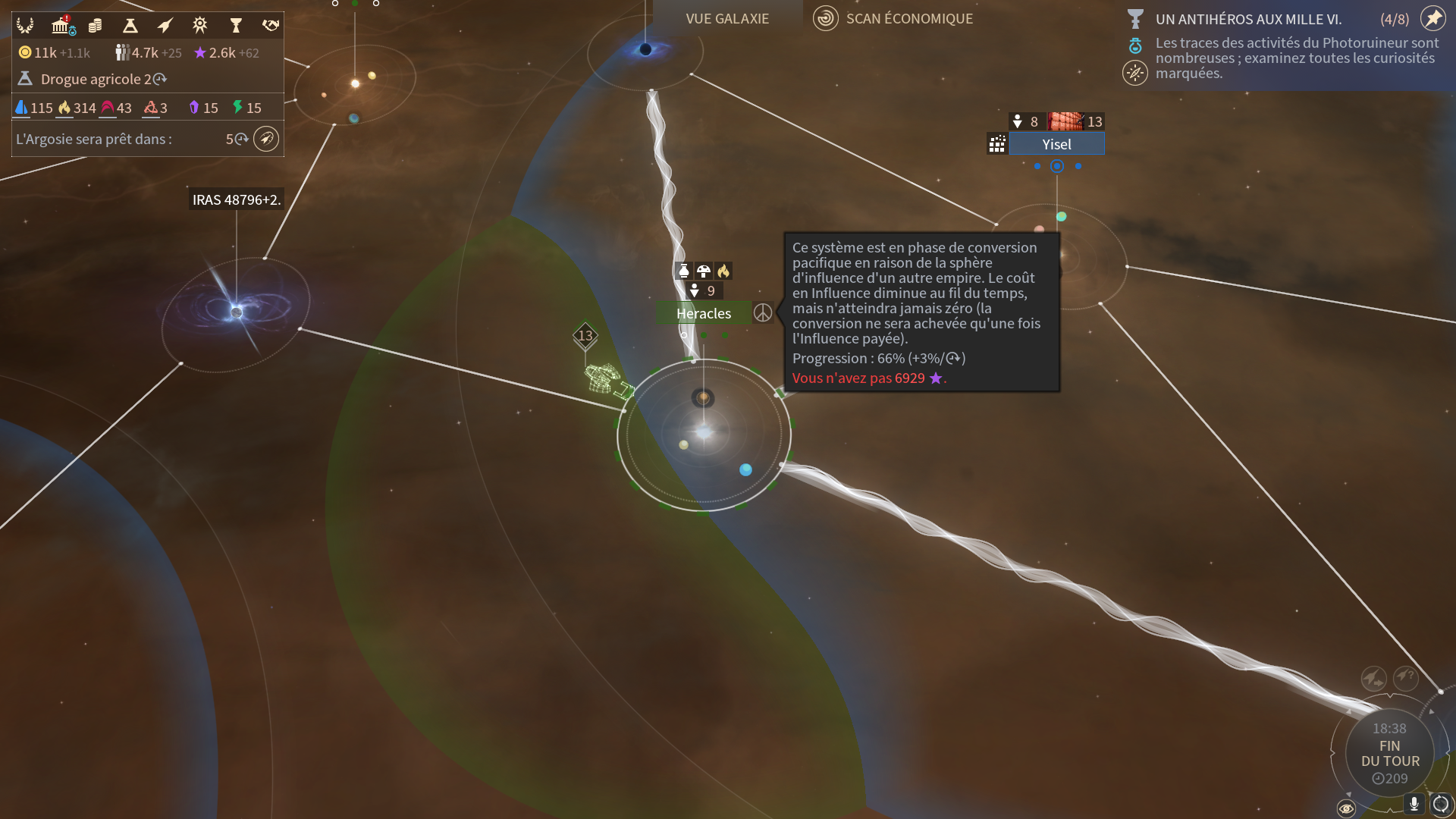Open the quests trophy screen
The width and height of the screenshot is (1456, 819).
(x=236, y=26)
